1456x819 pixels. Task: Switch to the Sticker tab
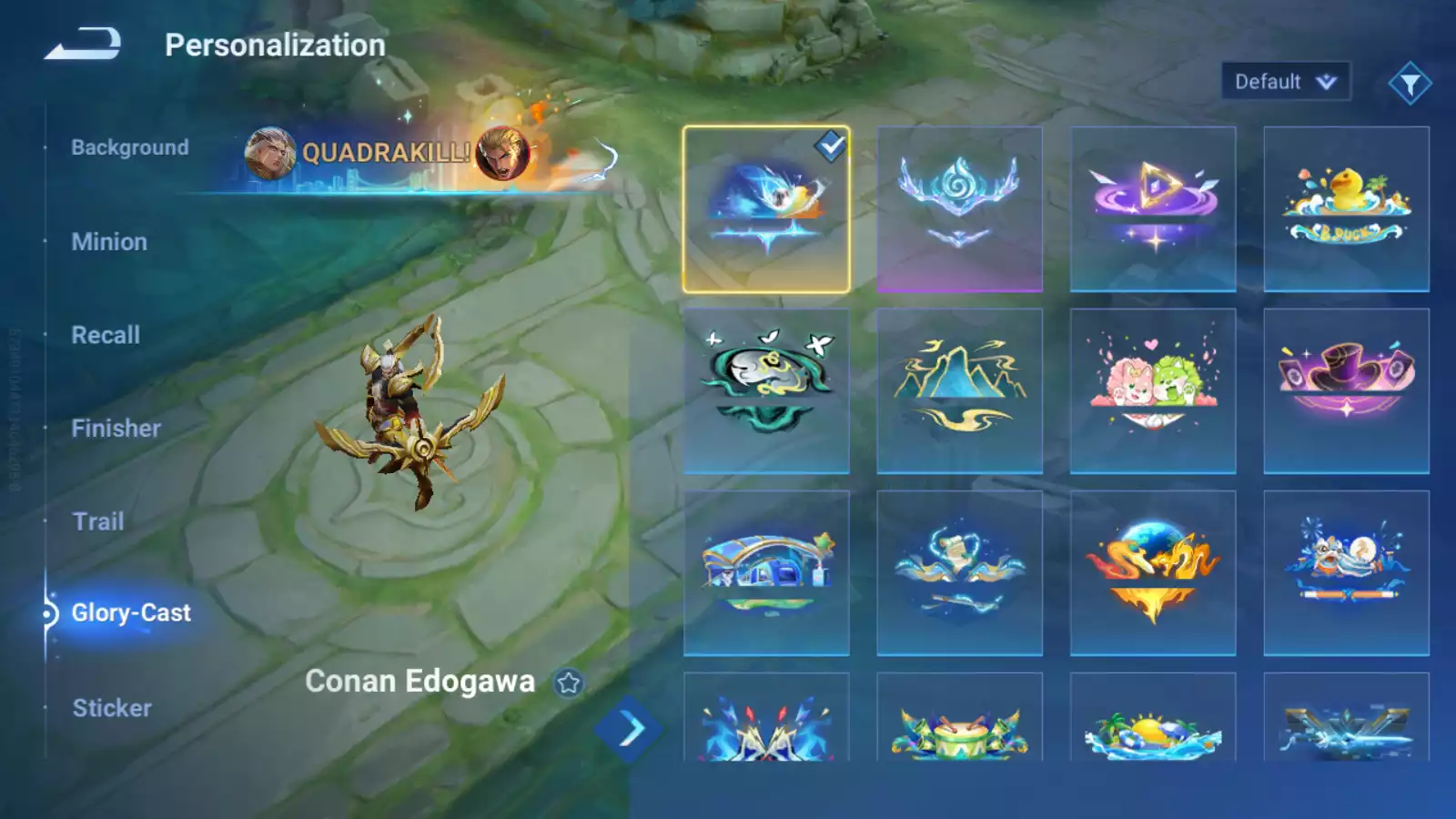[x=112, y=708]
